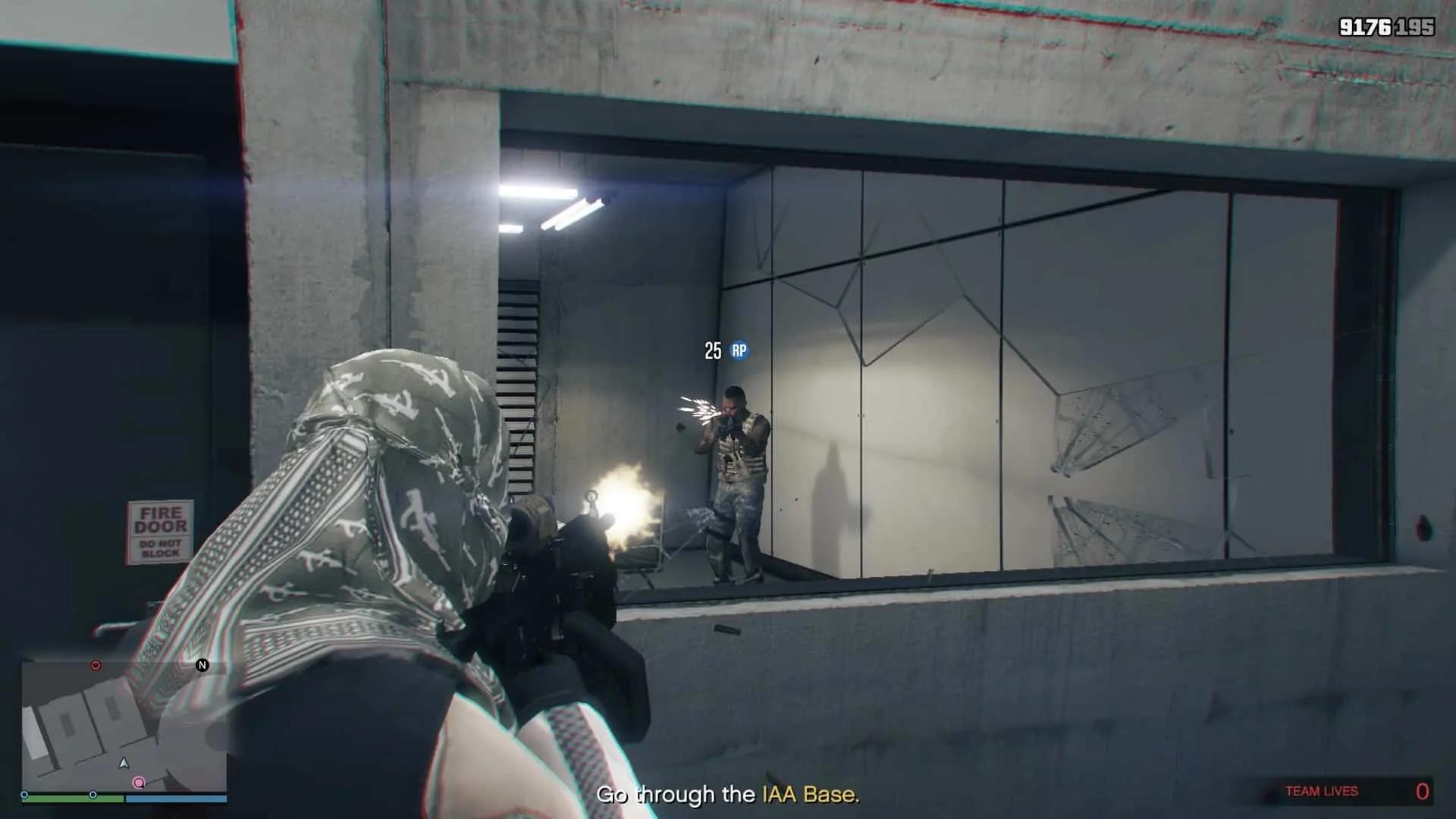Click the black N north indicator on the minimap

click(x=202, y=665)
